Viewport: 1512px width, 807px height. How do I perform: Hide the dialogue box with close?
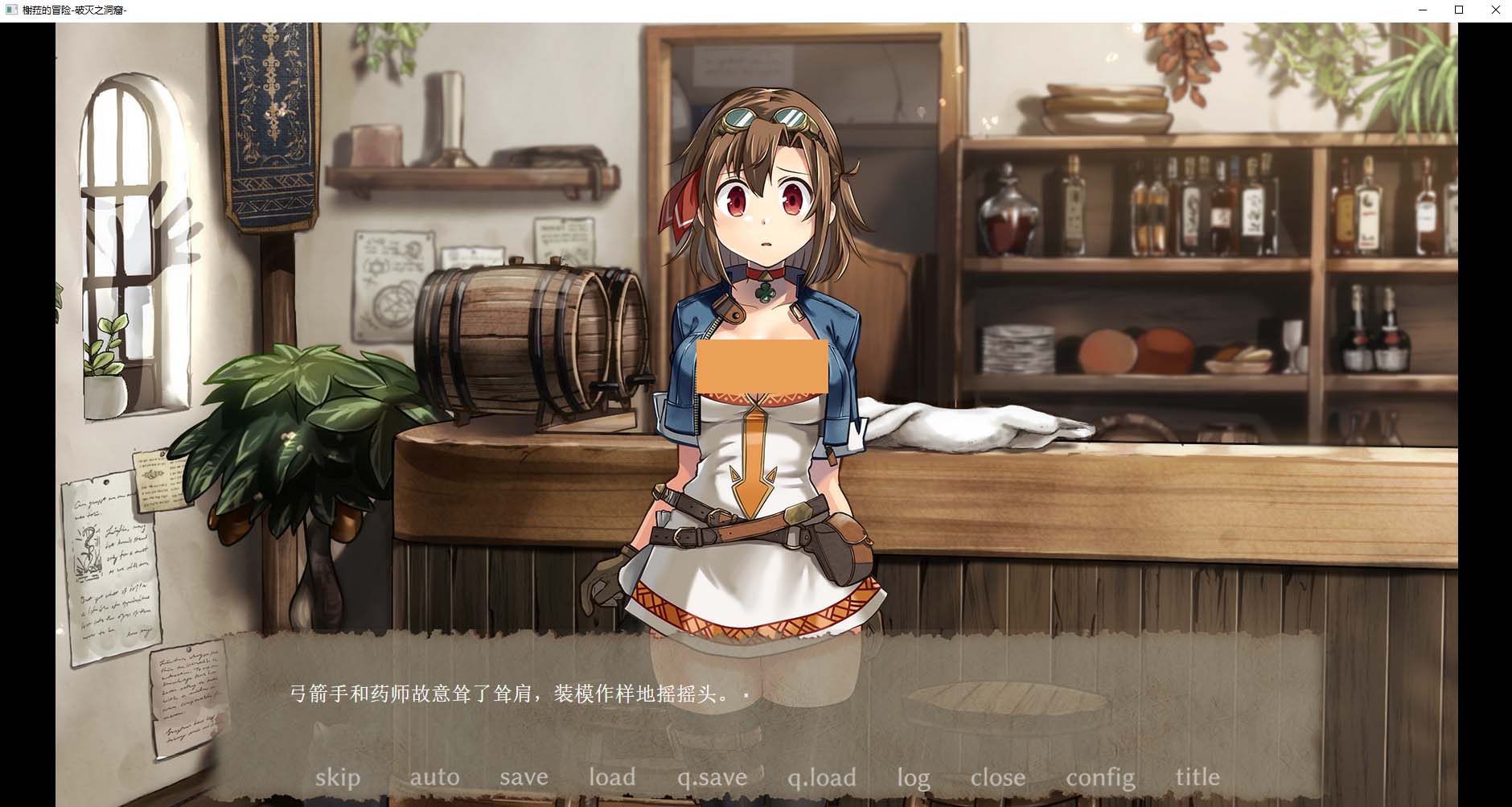(x=998, y=777)
